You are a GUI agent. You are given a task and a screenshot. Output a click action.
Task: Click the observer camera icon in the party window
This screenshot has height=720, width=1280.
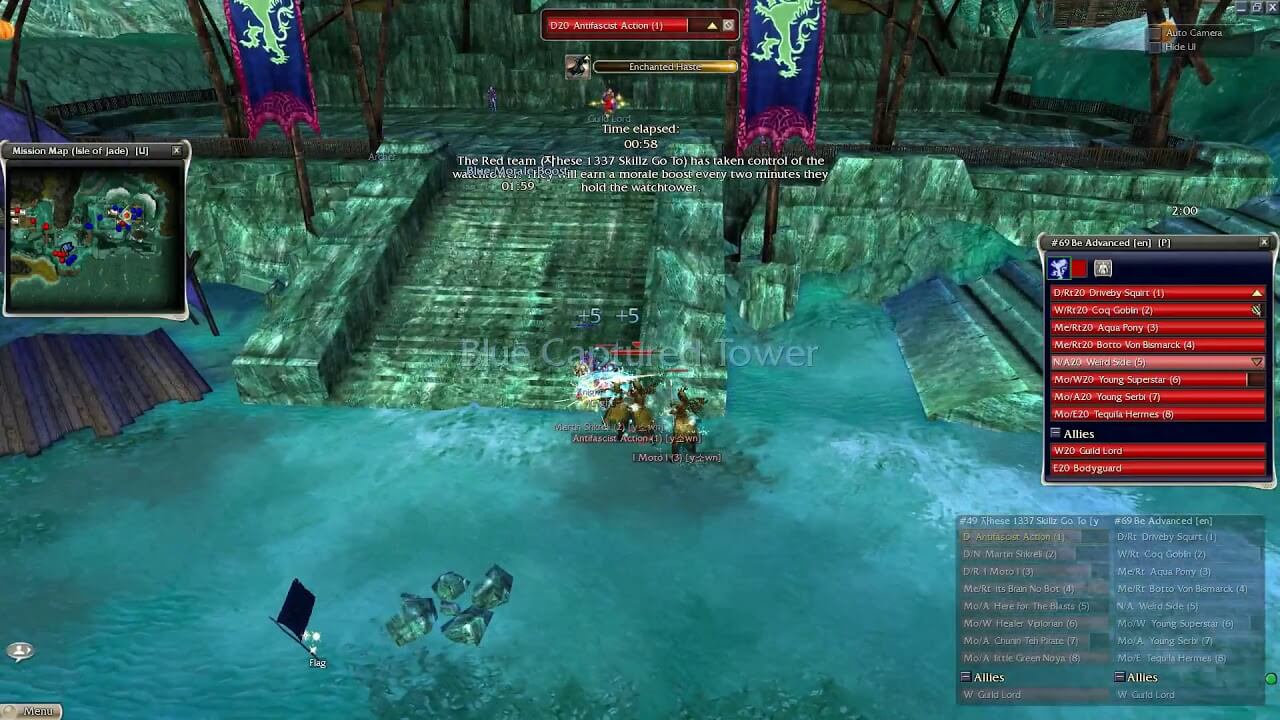[1102, 267]
